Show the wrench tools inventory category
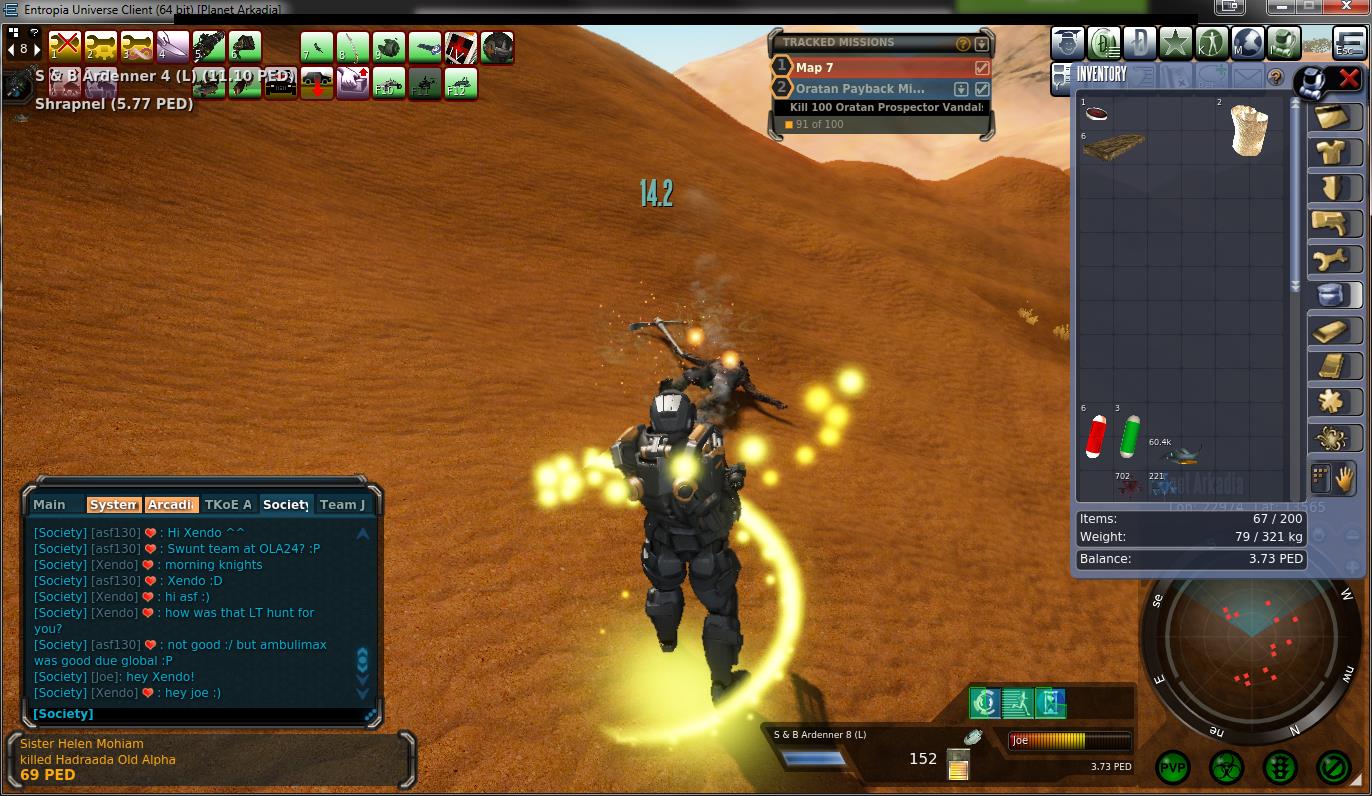The width and height of the screenshot is (1372, 796). 1334,259
